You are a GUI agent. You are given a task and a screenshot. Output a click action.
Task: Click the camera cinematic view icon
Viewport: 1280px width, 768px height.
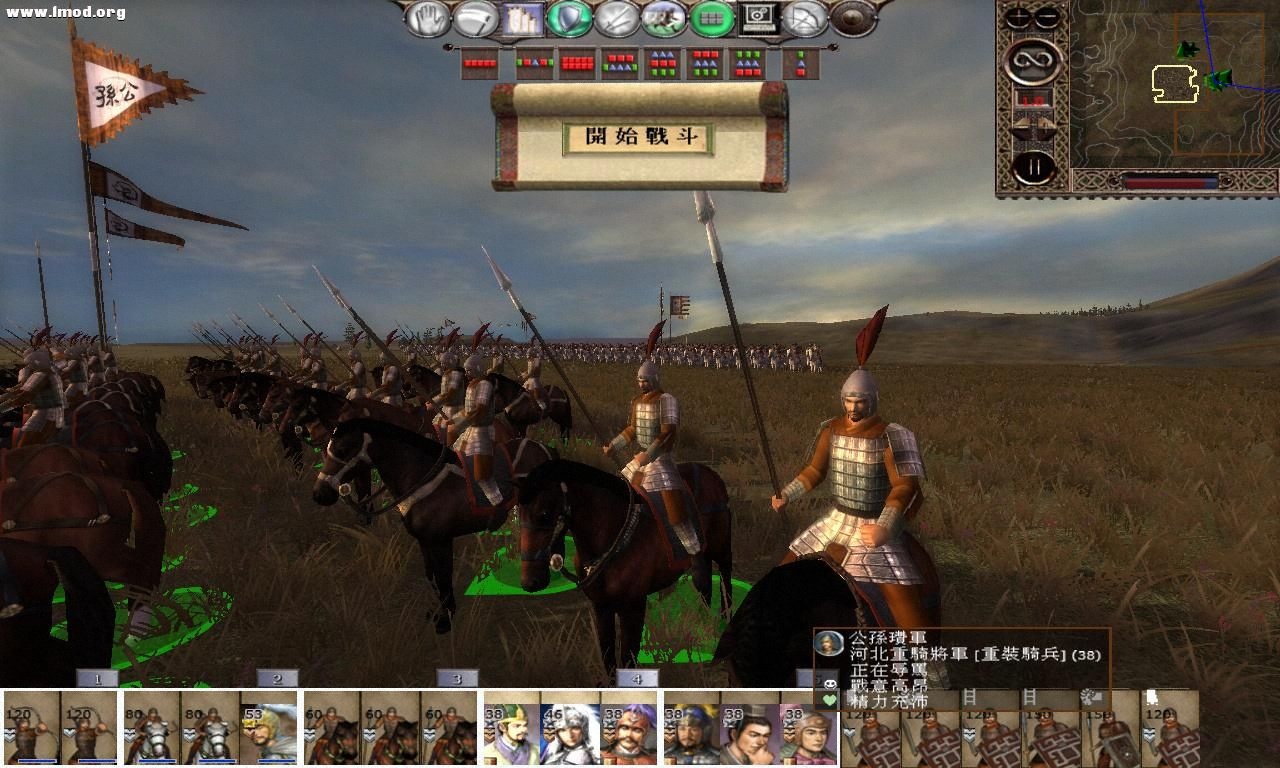[x=760, y=16]
